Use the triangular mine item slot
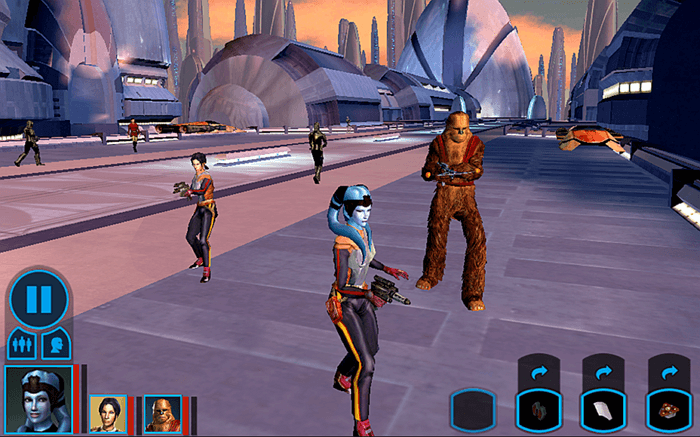Screen dimensions: 700x437 click(668, 410)
